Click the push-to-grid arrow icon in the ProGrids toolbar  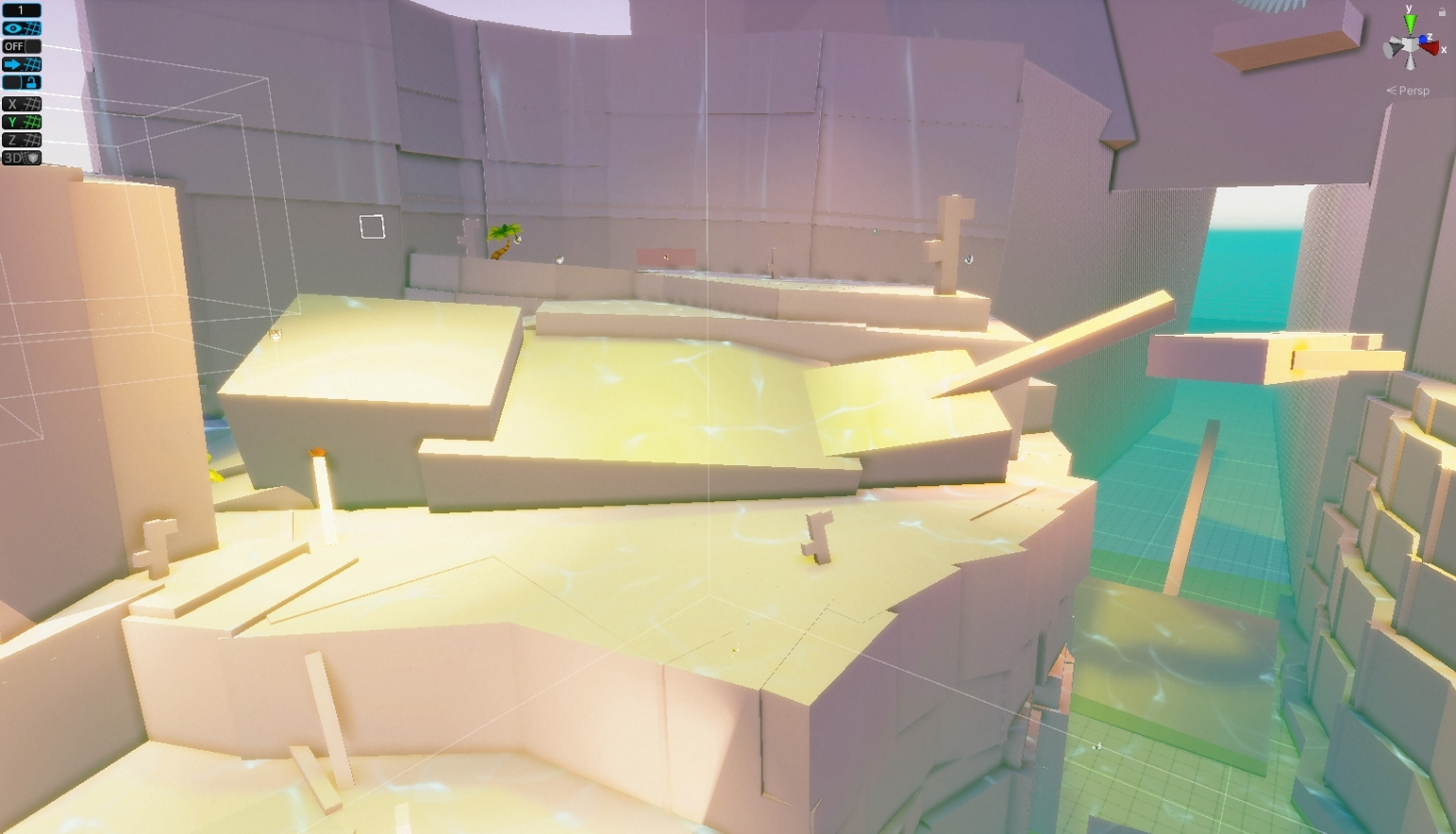coord(21,62)
